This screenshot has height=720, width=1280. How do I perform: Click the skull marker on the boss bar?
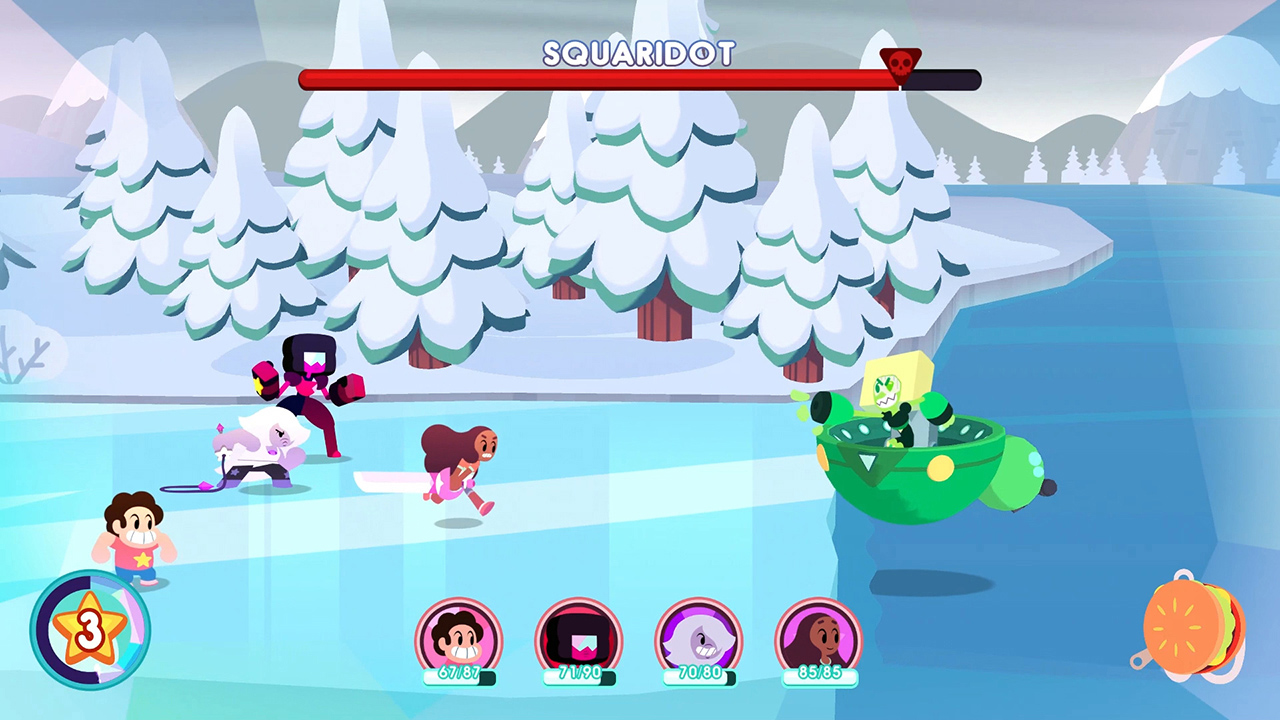[898, 62]
